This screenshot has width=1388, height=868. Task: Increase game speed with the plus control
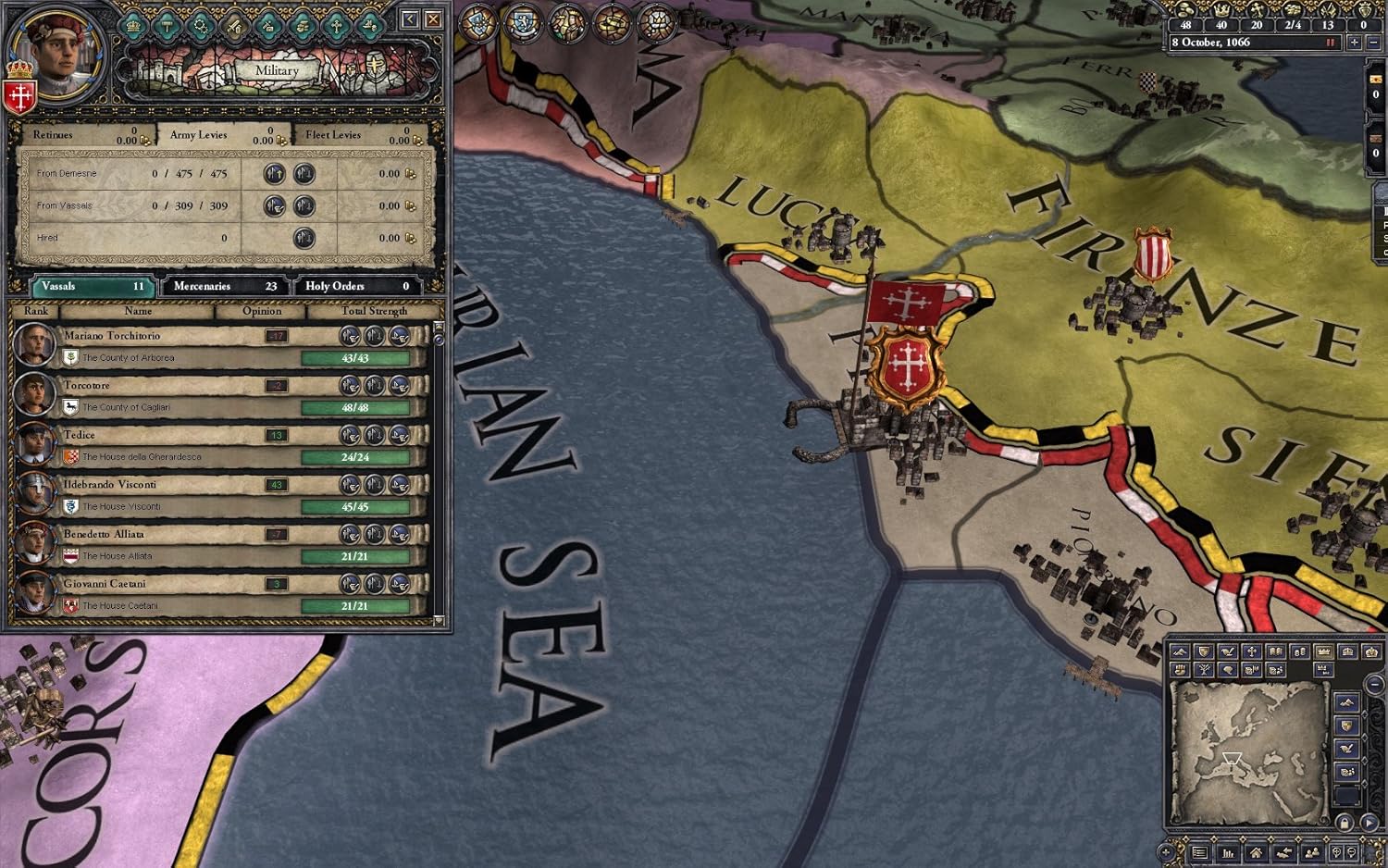click(x=1355, y=43)
